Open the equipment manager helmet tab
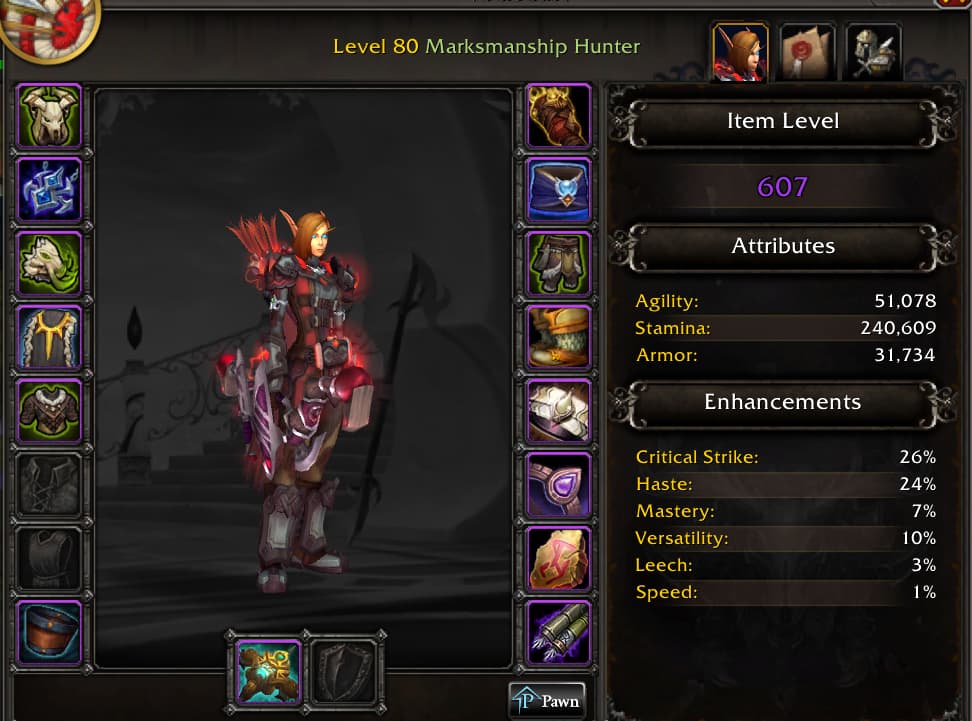Image resolution: width=972 pixels, height=721 pixels. (873, 51)
